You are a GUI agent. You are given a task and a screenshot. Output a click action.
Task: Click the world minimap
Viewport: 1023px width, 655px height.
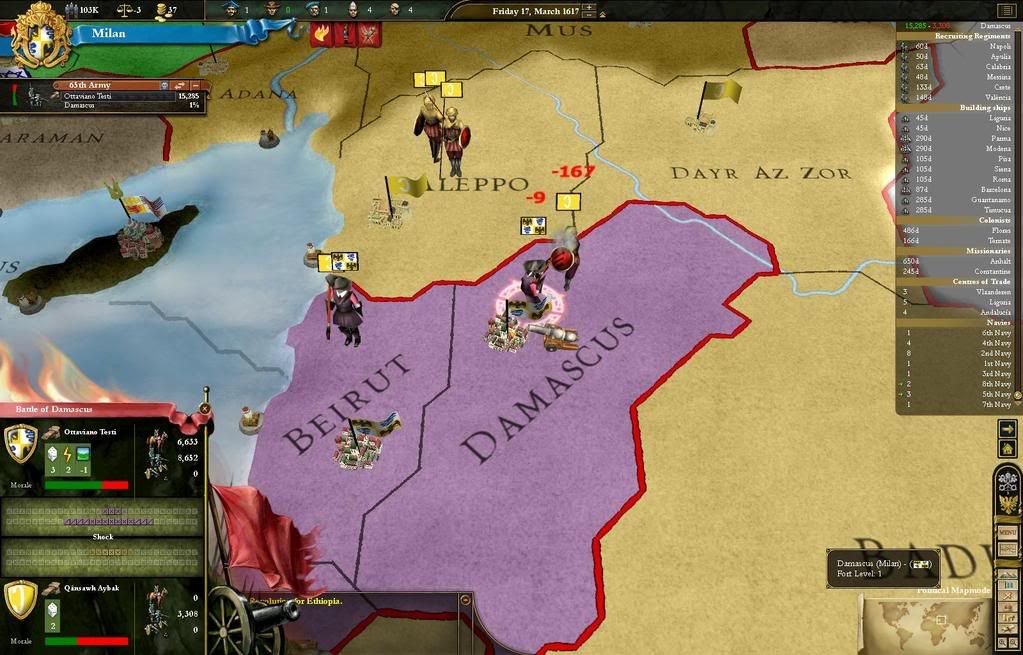tap(926, 622)
